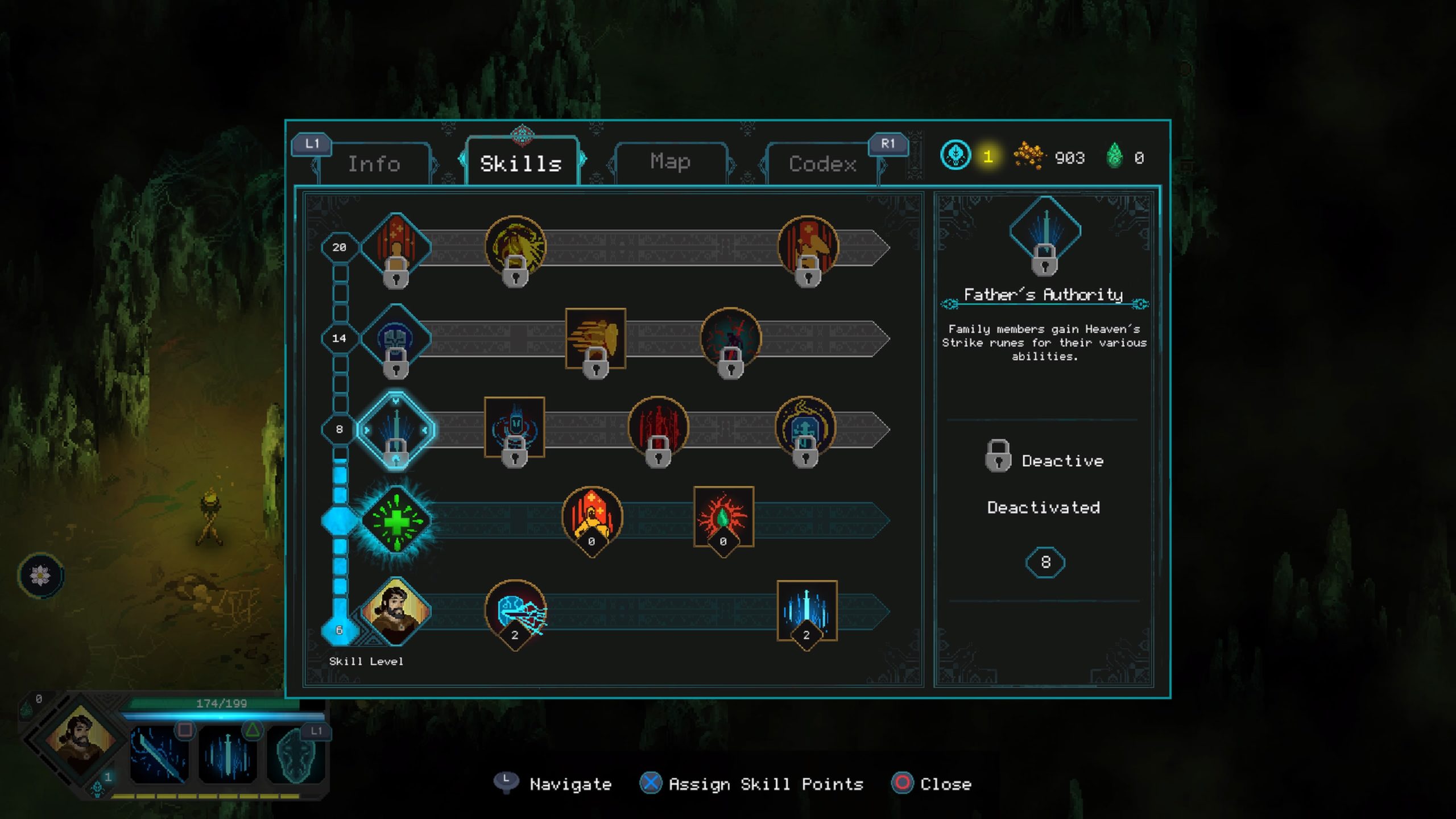
Task: Select the locked blue mask diamond node
Action: pyautogui.click(x=396, y=339)
